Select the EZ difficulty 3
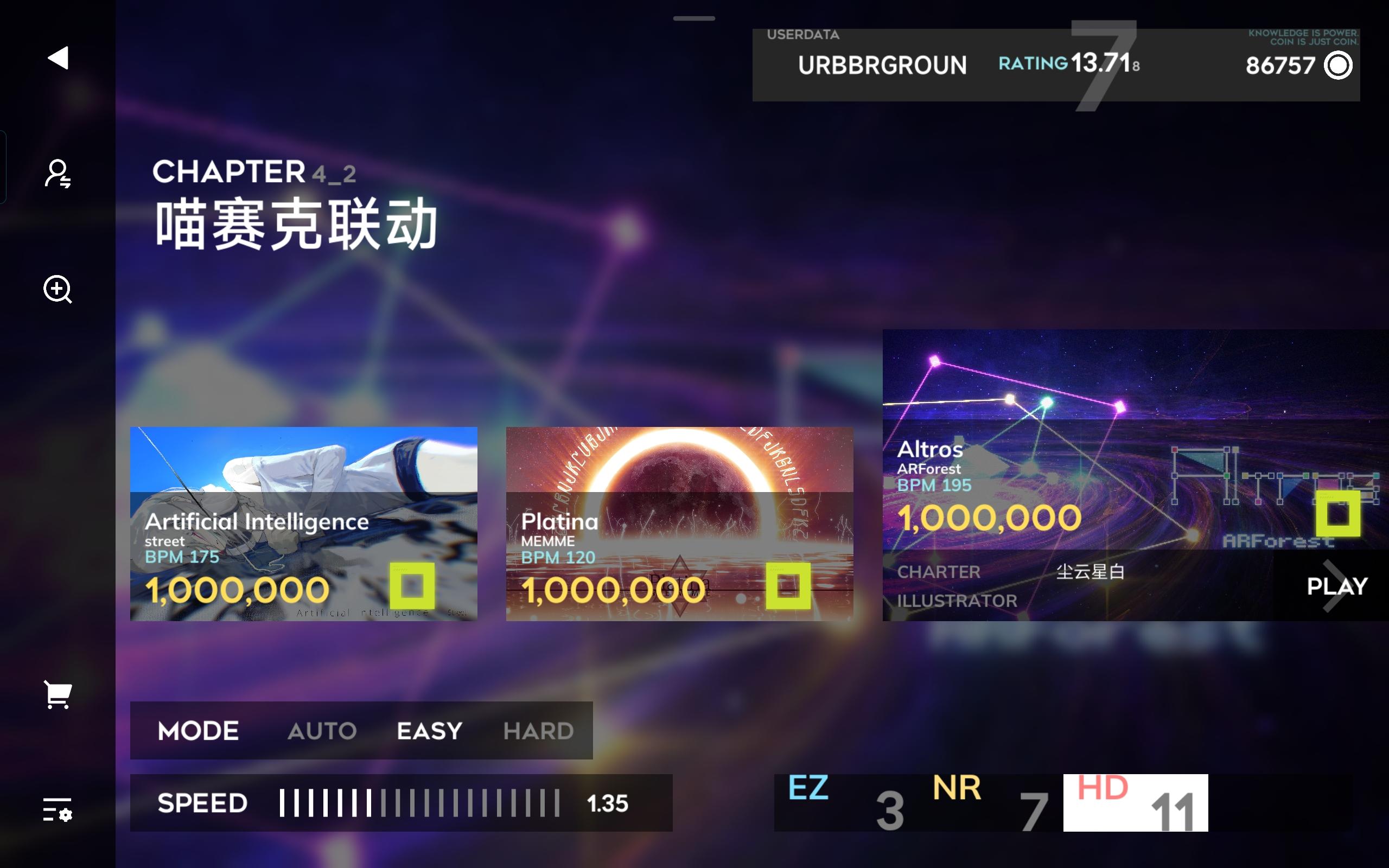Viewport: 1389px width, 868px height. click(850, 802)
